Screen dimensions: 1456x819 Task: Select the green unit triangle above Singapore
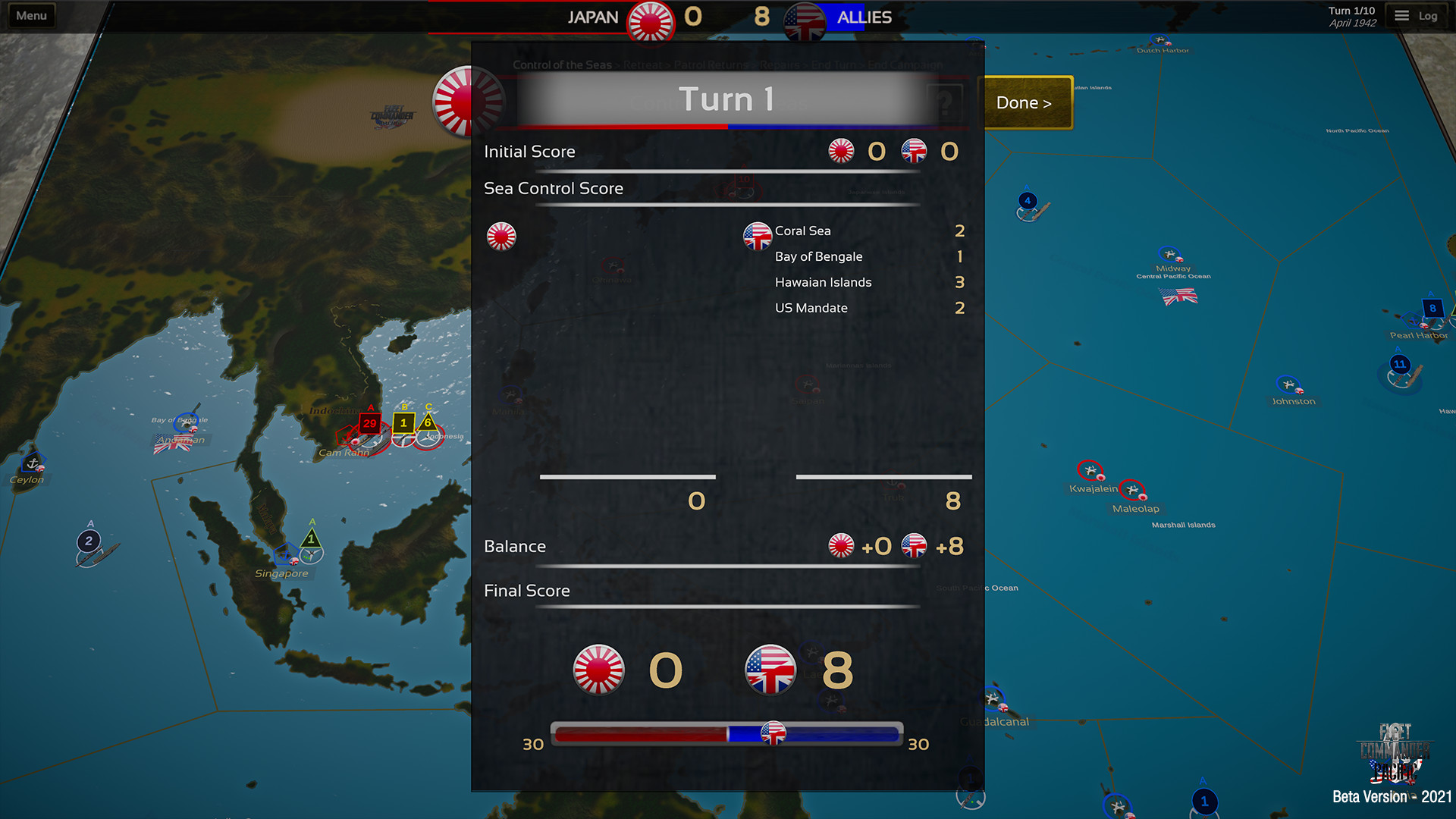pyautogui.click(x=311, y=538)
